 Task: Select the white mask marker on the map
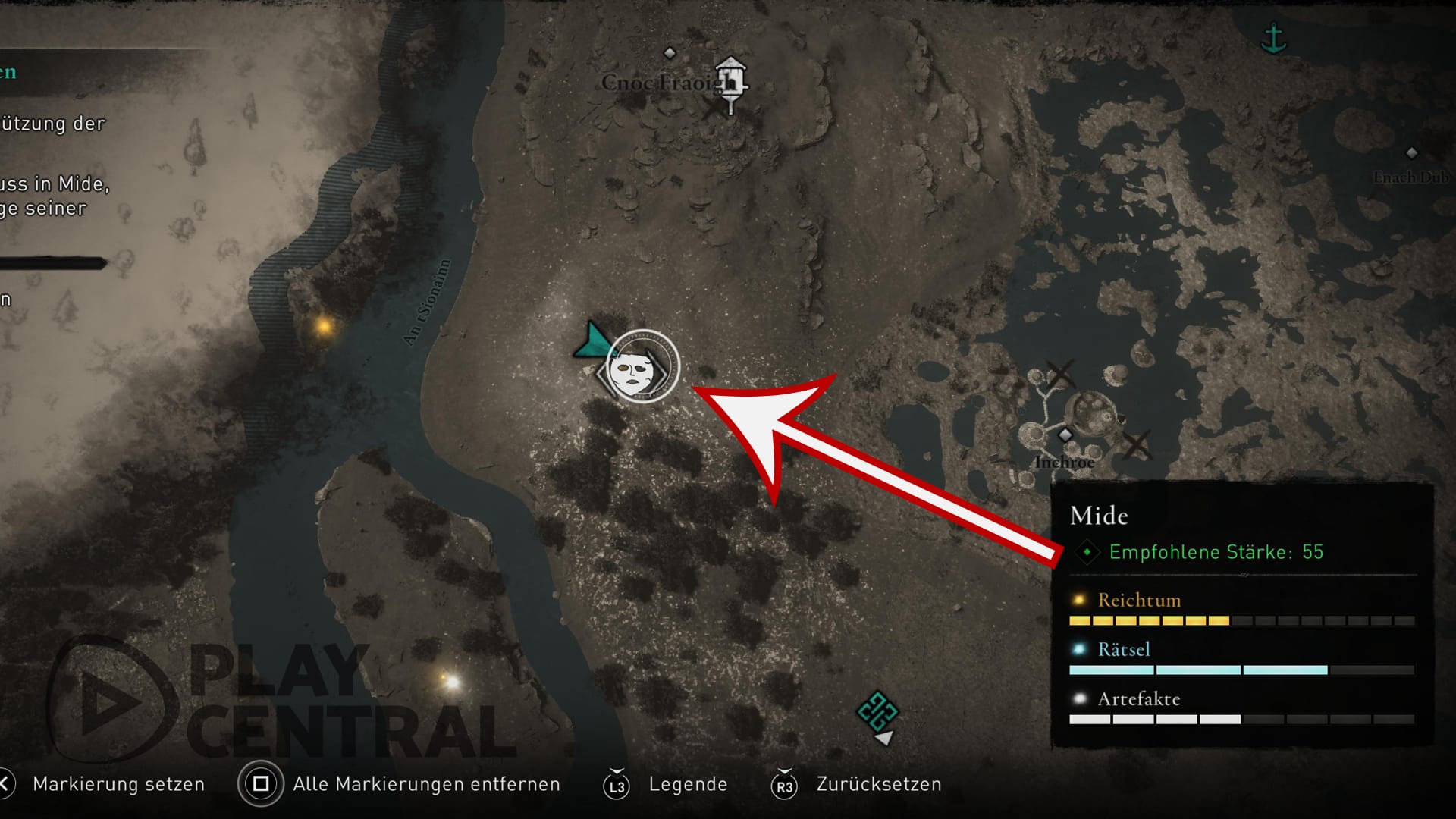point(642,369)
